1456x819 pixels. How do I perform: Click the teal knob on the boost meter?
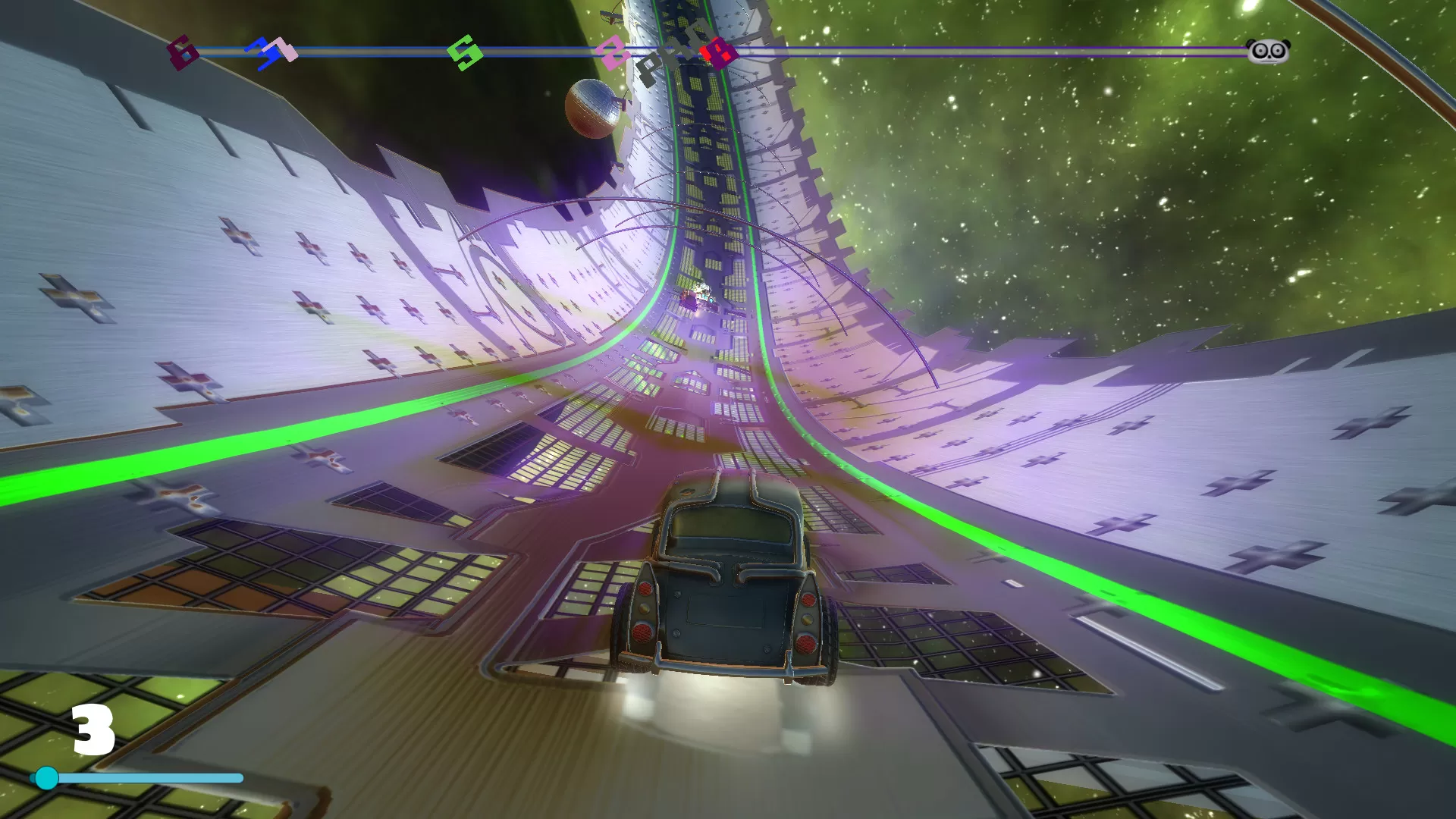[47, 778]
